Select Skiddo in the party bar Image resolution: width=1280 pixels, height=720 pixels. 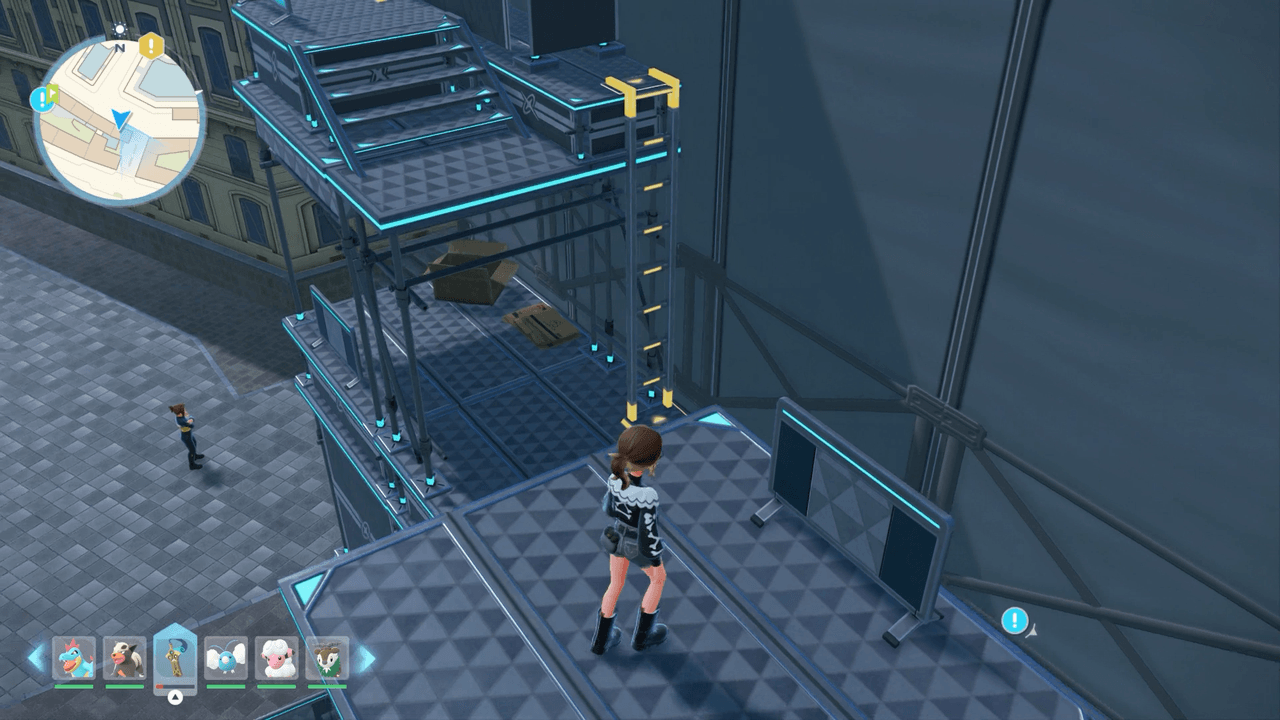[x=327, y=658]
